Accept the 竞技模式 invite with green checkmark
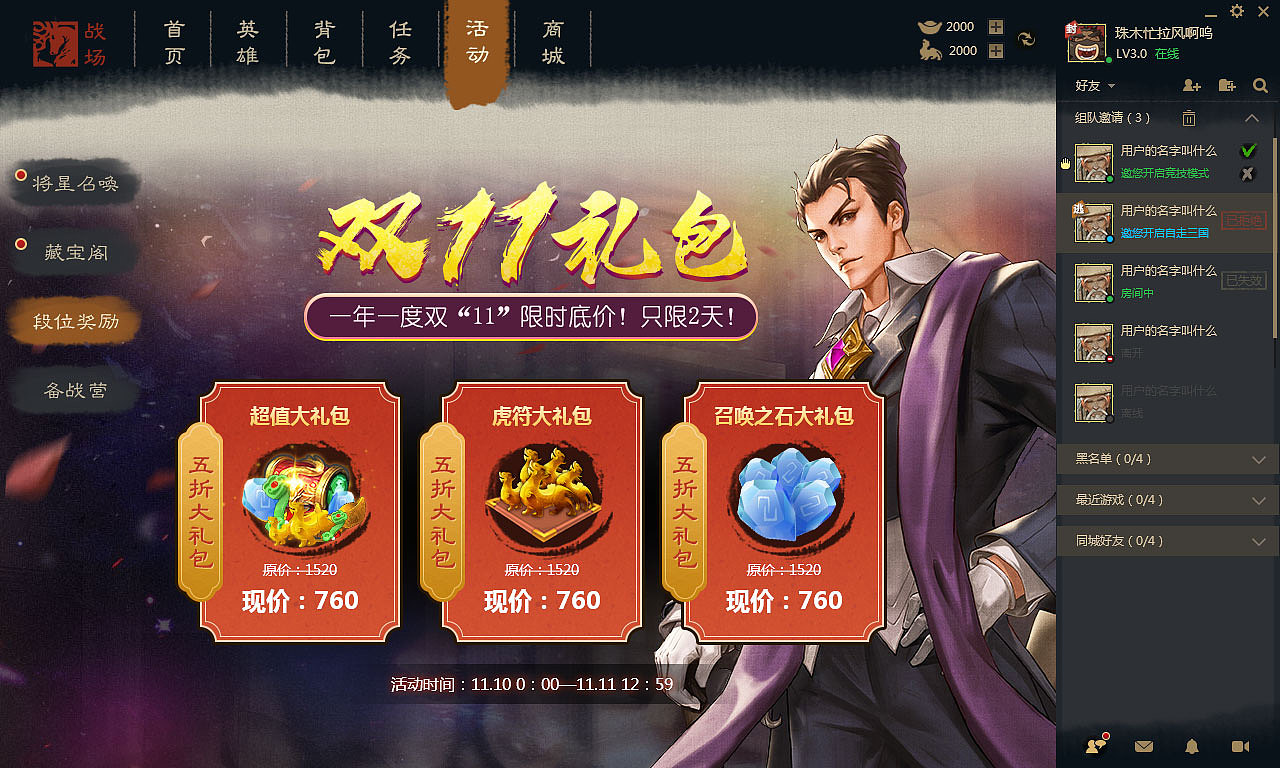Screen dimensions: 1280x768 (1247, 151)
